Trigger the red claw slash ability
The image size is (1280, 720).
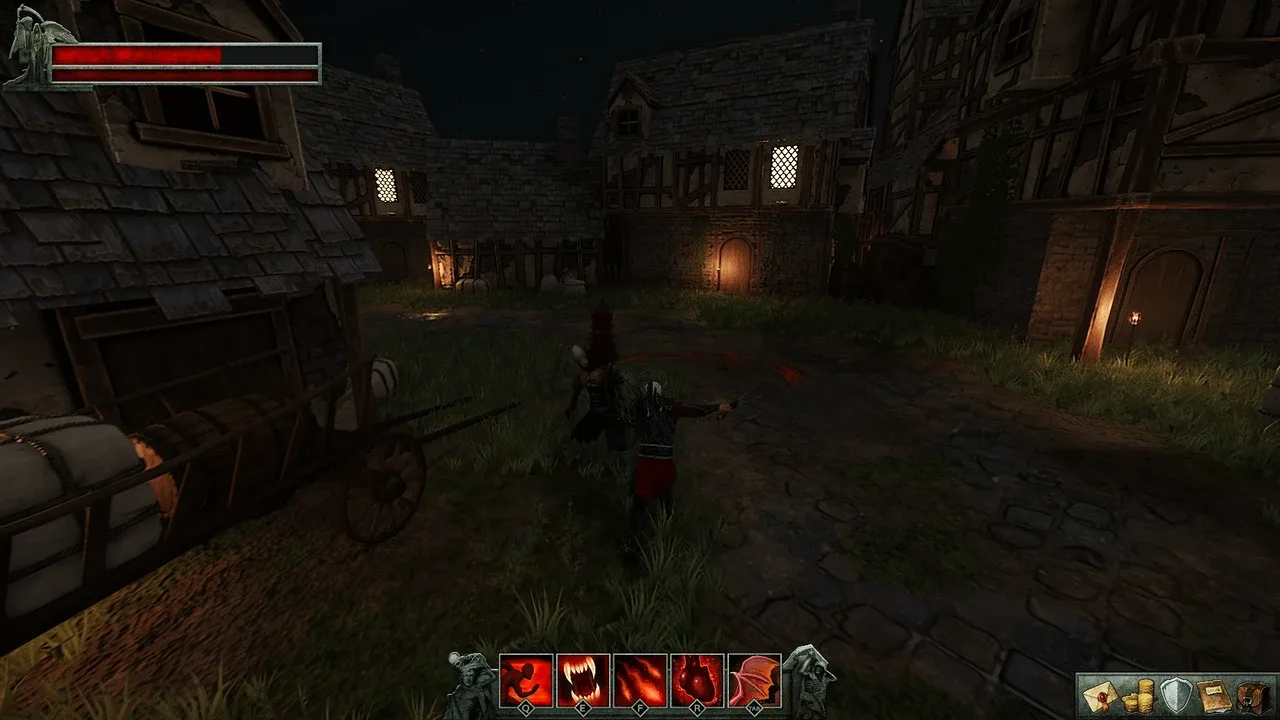[640, 680]
